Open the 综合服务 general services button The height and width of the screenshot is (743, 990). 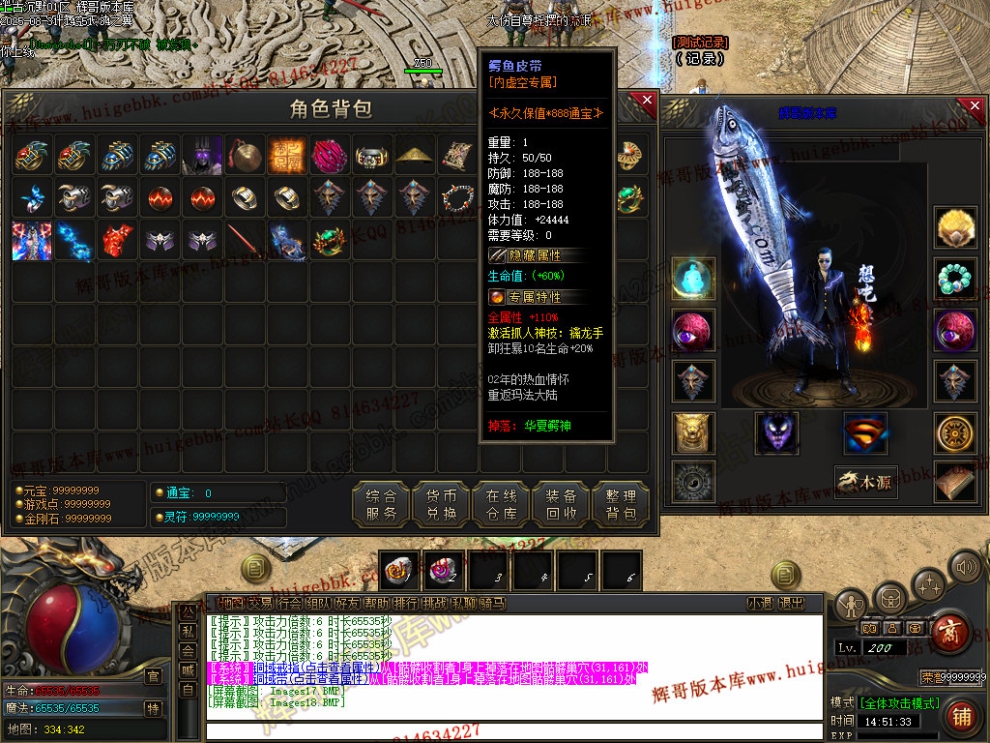381,505
